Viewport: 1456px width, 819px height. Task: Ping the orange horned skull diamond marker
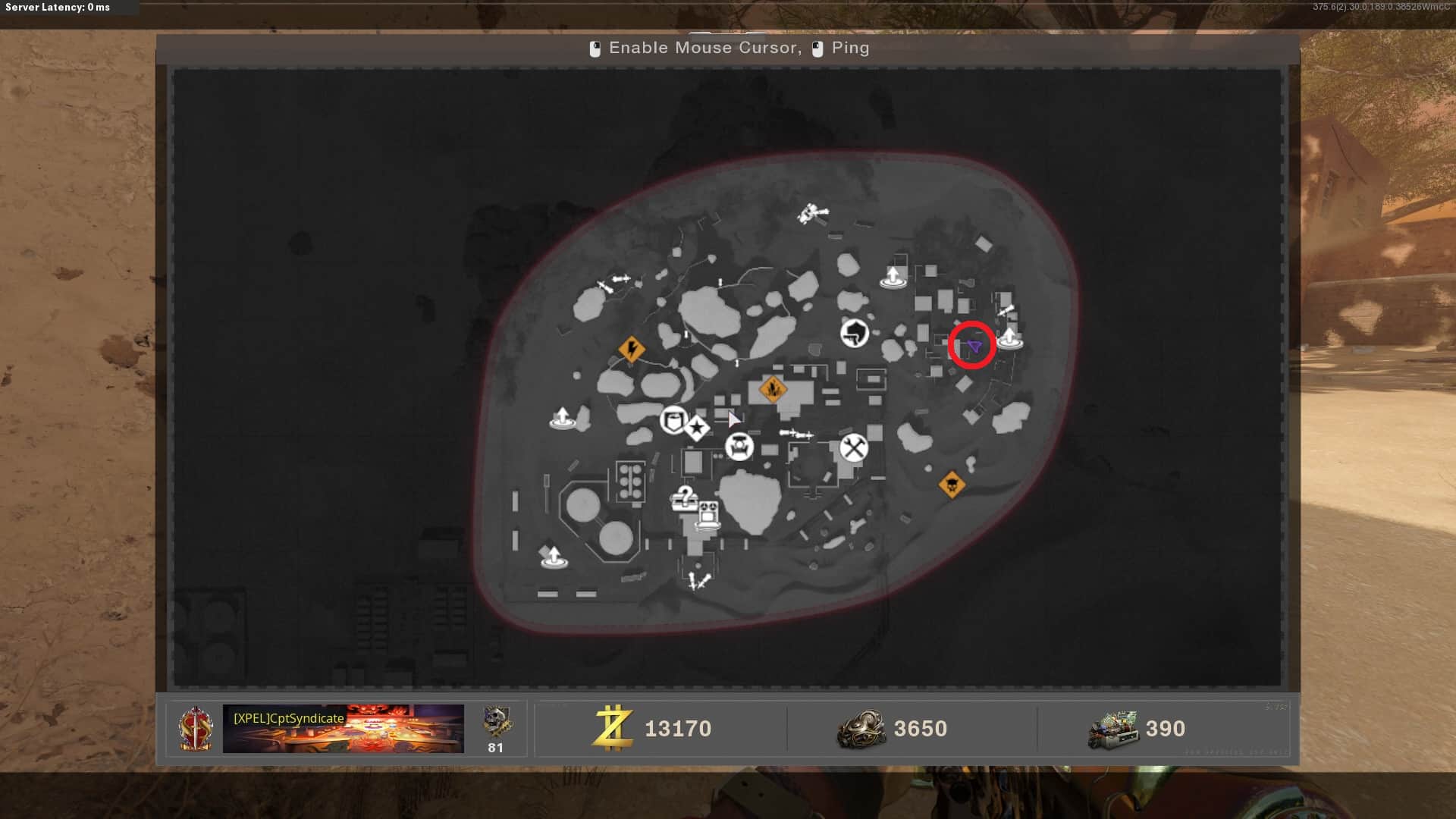coord(952,484)
